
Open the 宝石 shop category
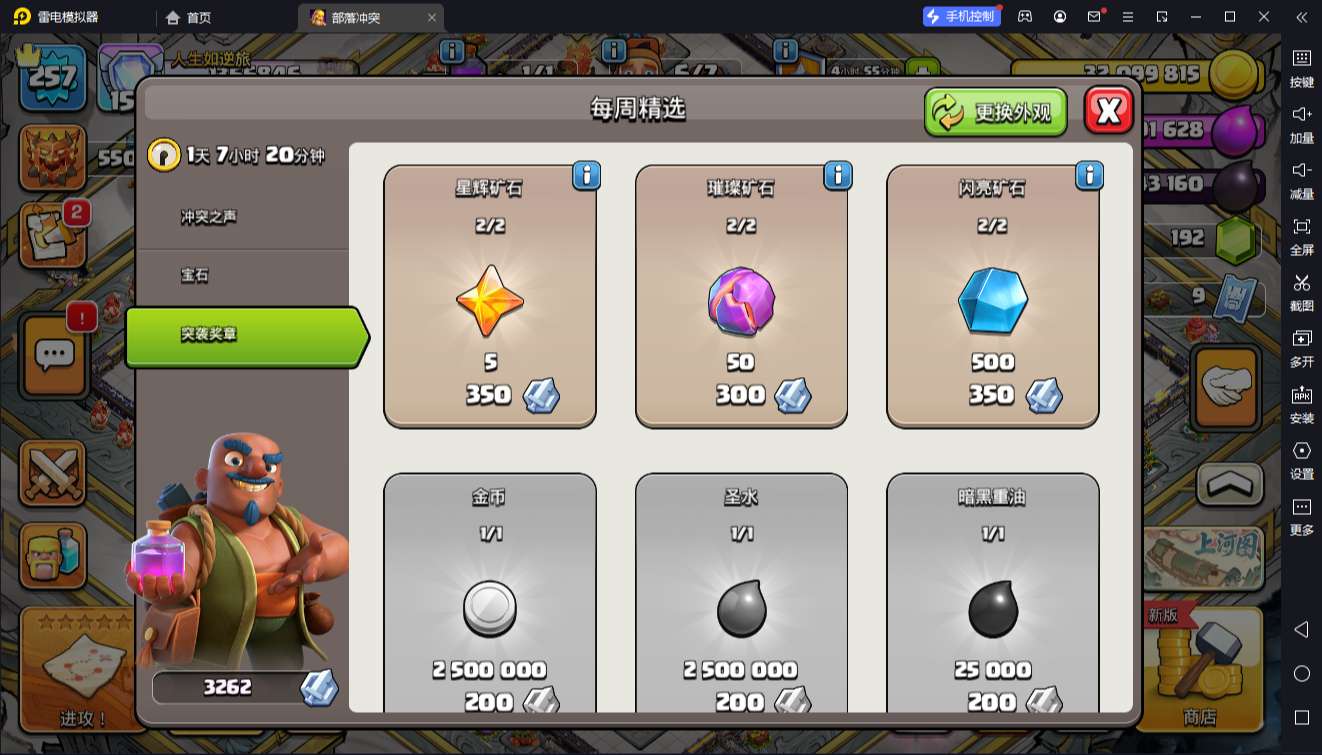point(195,275)
